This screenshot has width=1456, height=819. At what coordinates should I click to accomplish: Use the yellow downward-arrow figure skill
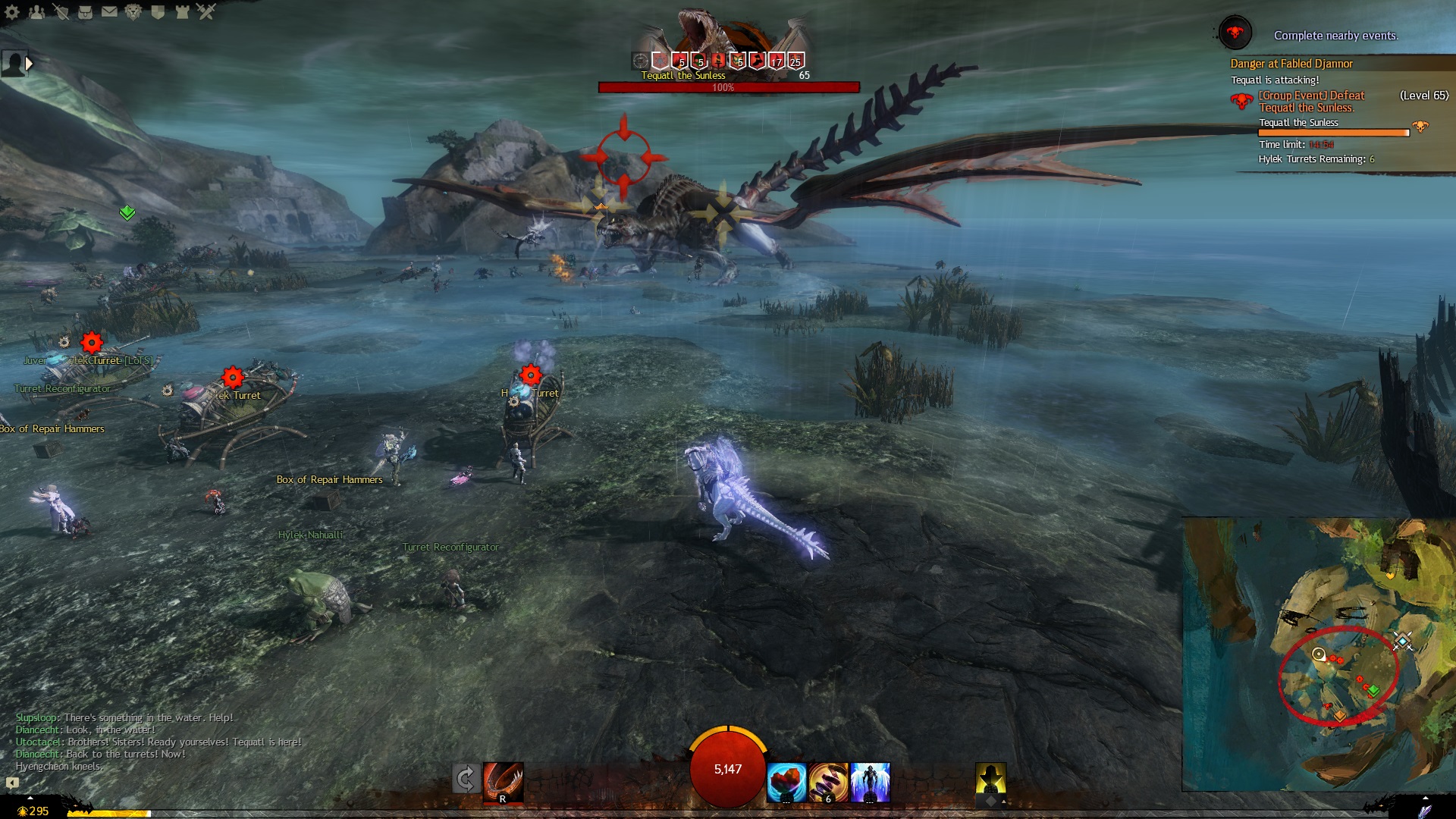pos(990,779)
